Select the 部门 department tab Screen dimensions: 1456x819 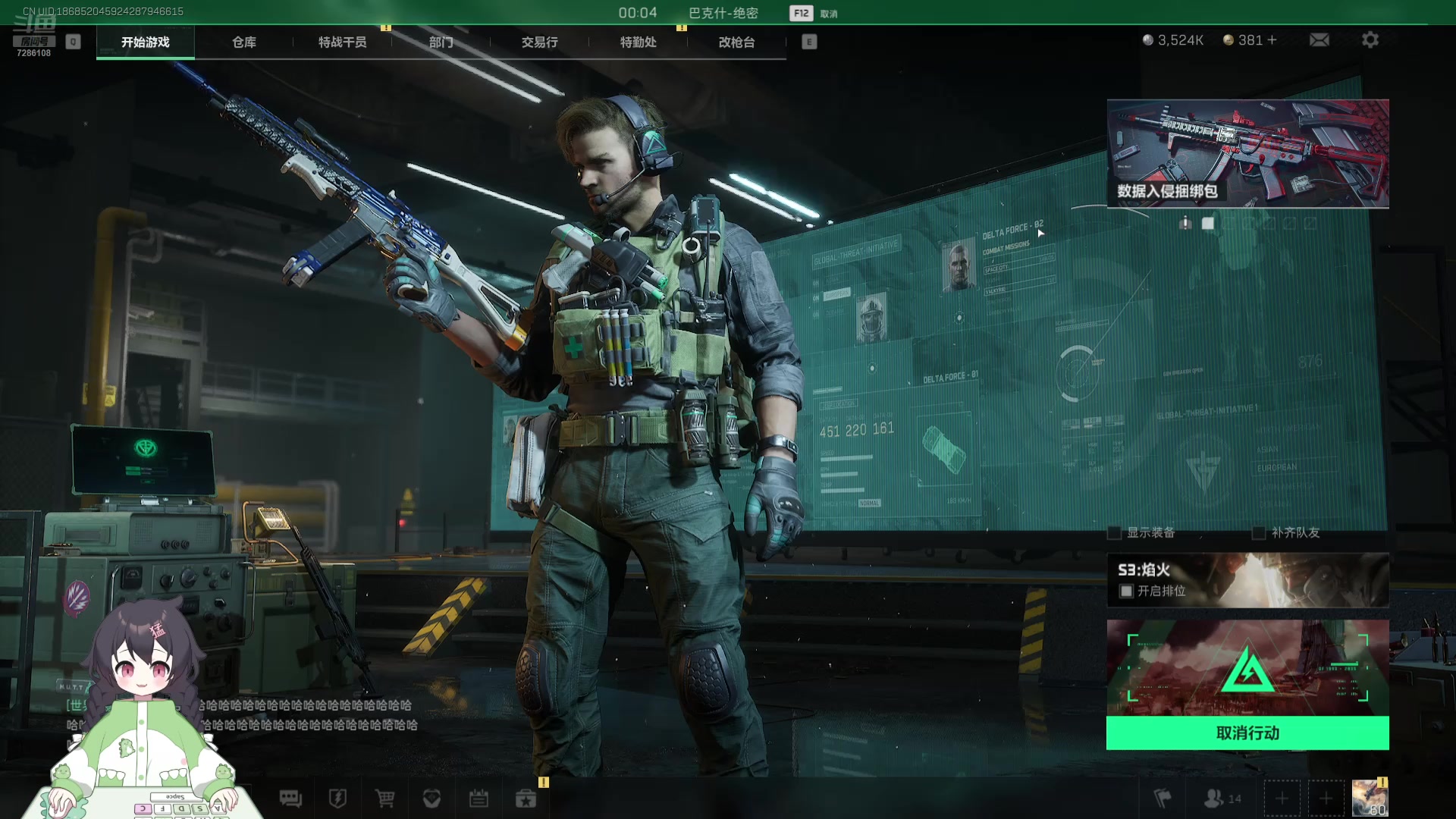[441, 42]
